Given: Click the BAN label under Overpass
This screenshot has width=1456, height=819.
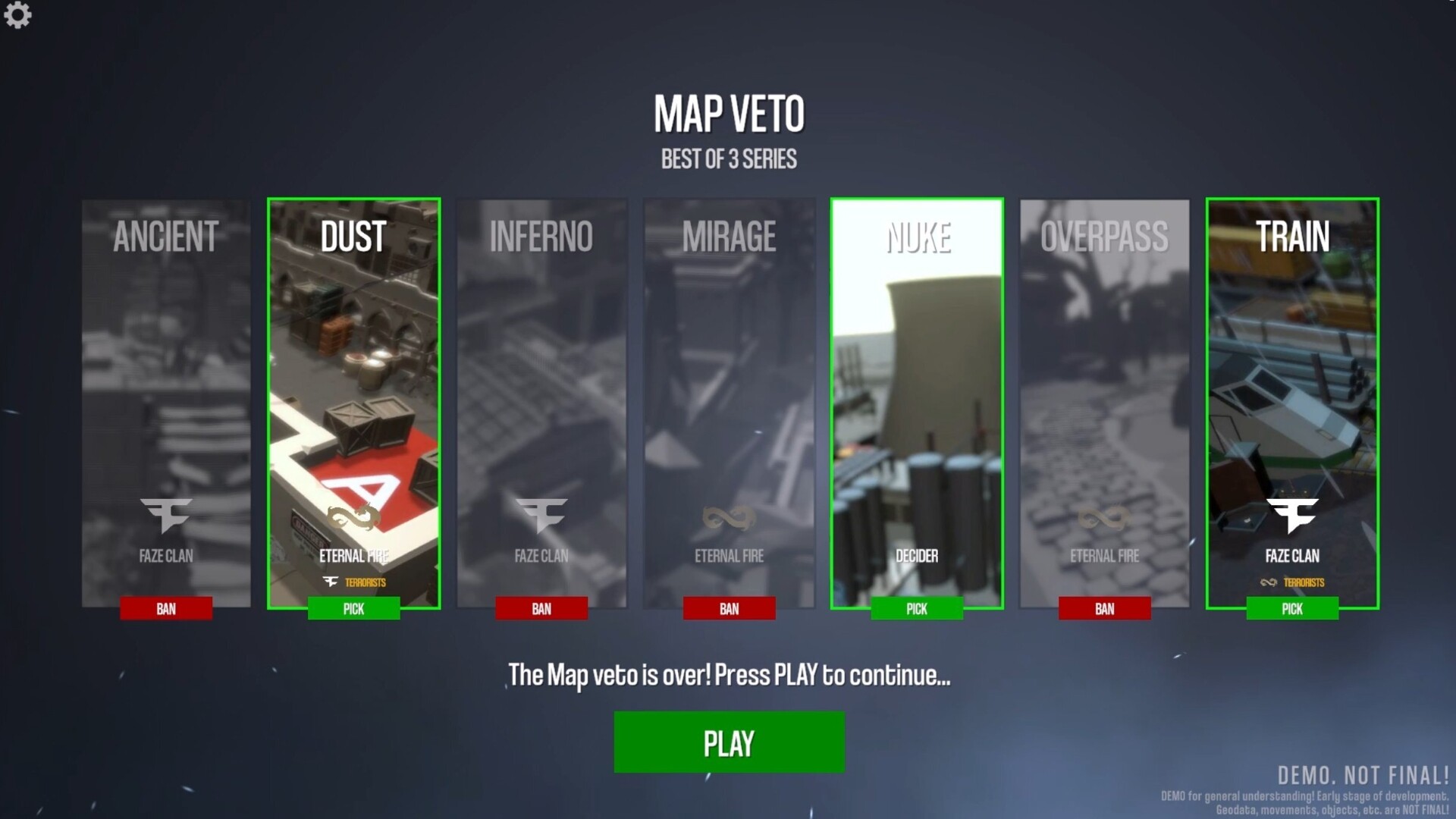Looking at the screenshot, I should (1104, 609).
